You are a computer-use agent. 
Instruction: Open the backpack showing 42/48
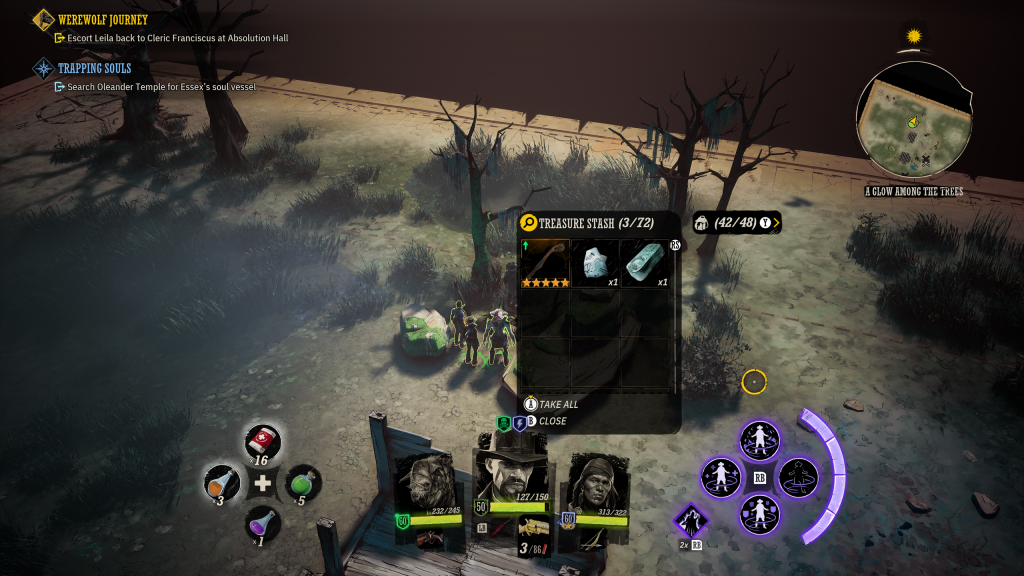pos(736,222)
